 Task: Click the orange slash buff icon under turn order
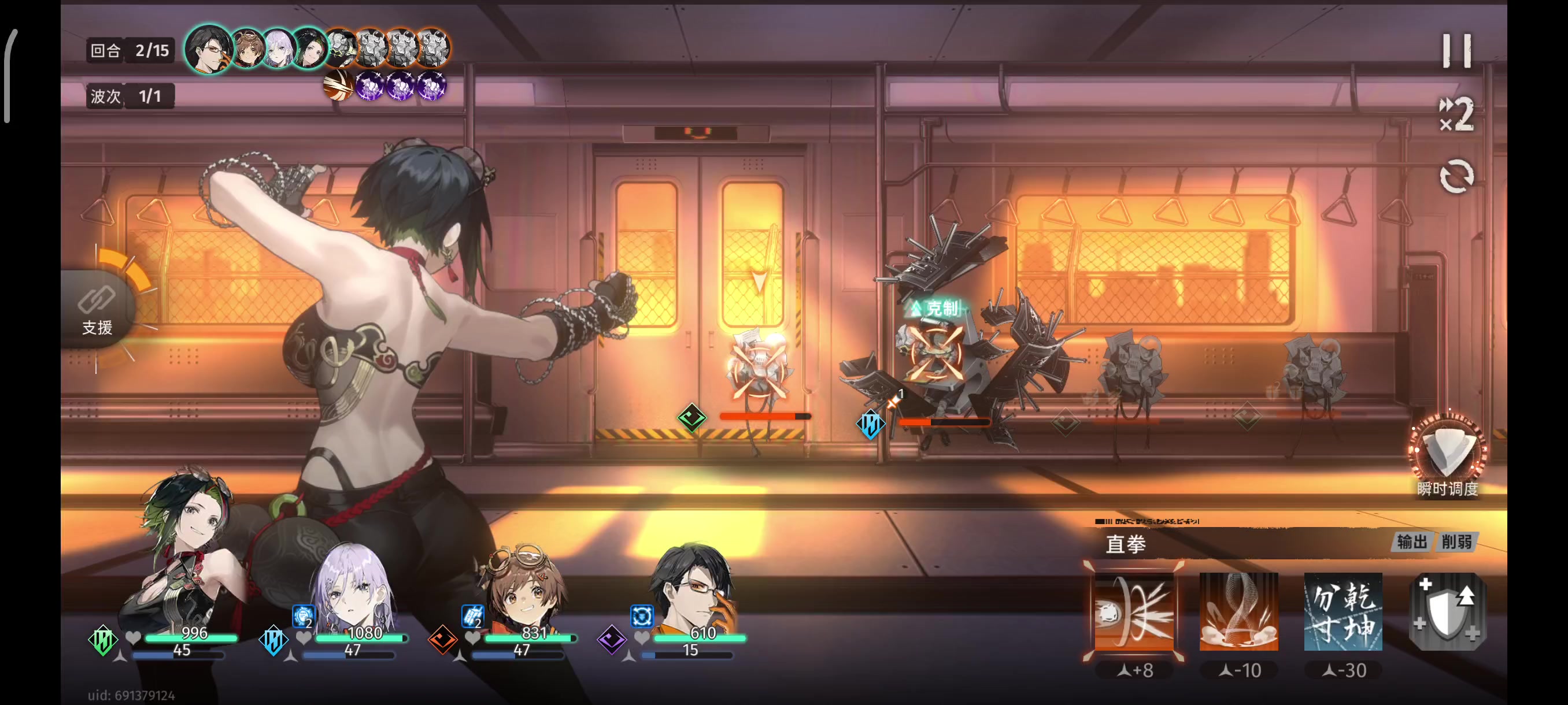pyautogui.click(x=338, y=86)
